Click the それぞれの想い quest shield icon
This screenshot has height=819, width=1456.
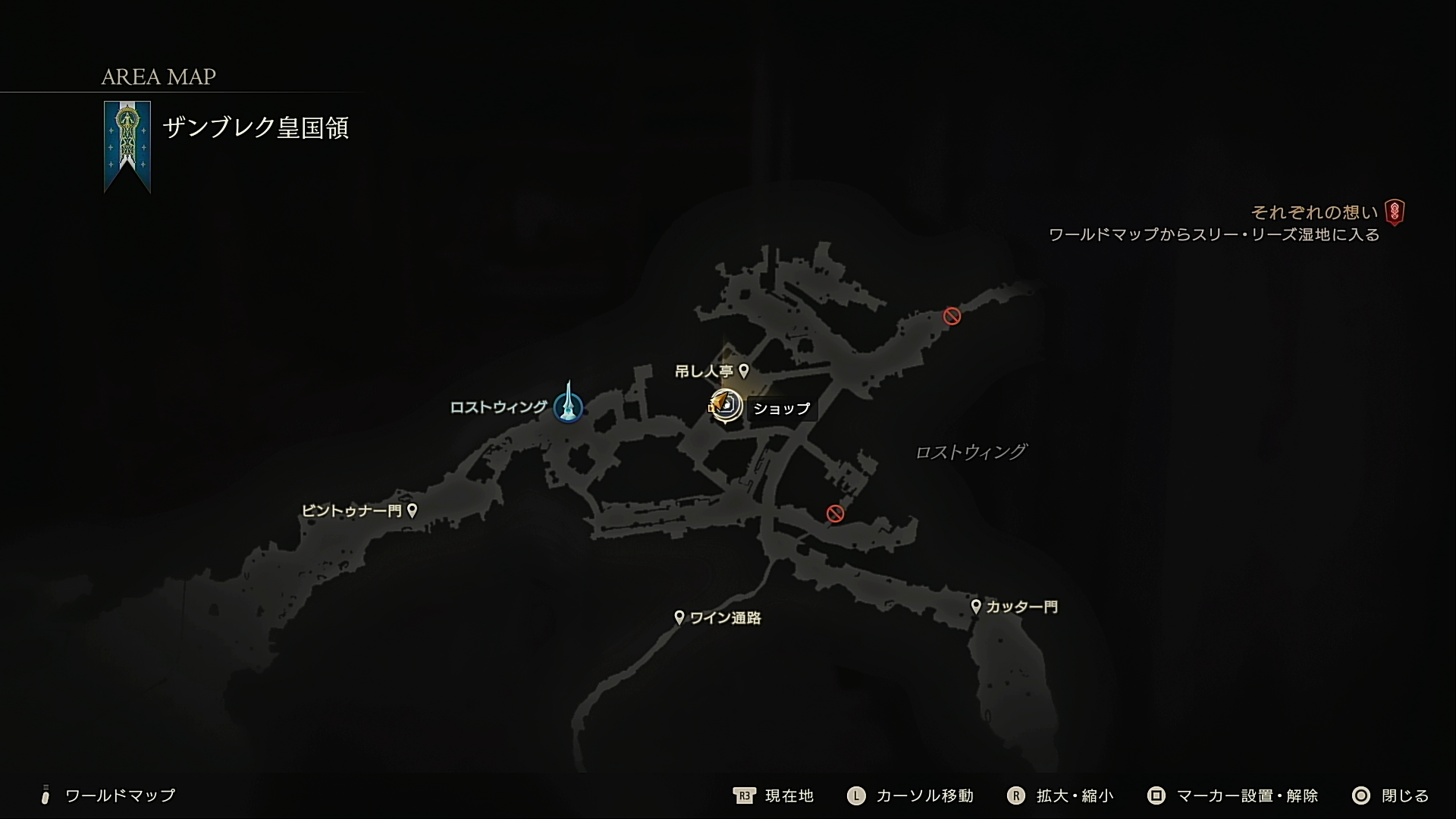pyautogui.click(x=1394, y=213)
